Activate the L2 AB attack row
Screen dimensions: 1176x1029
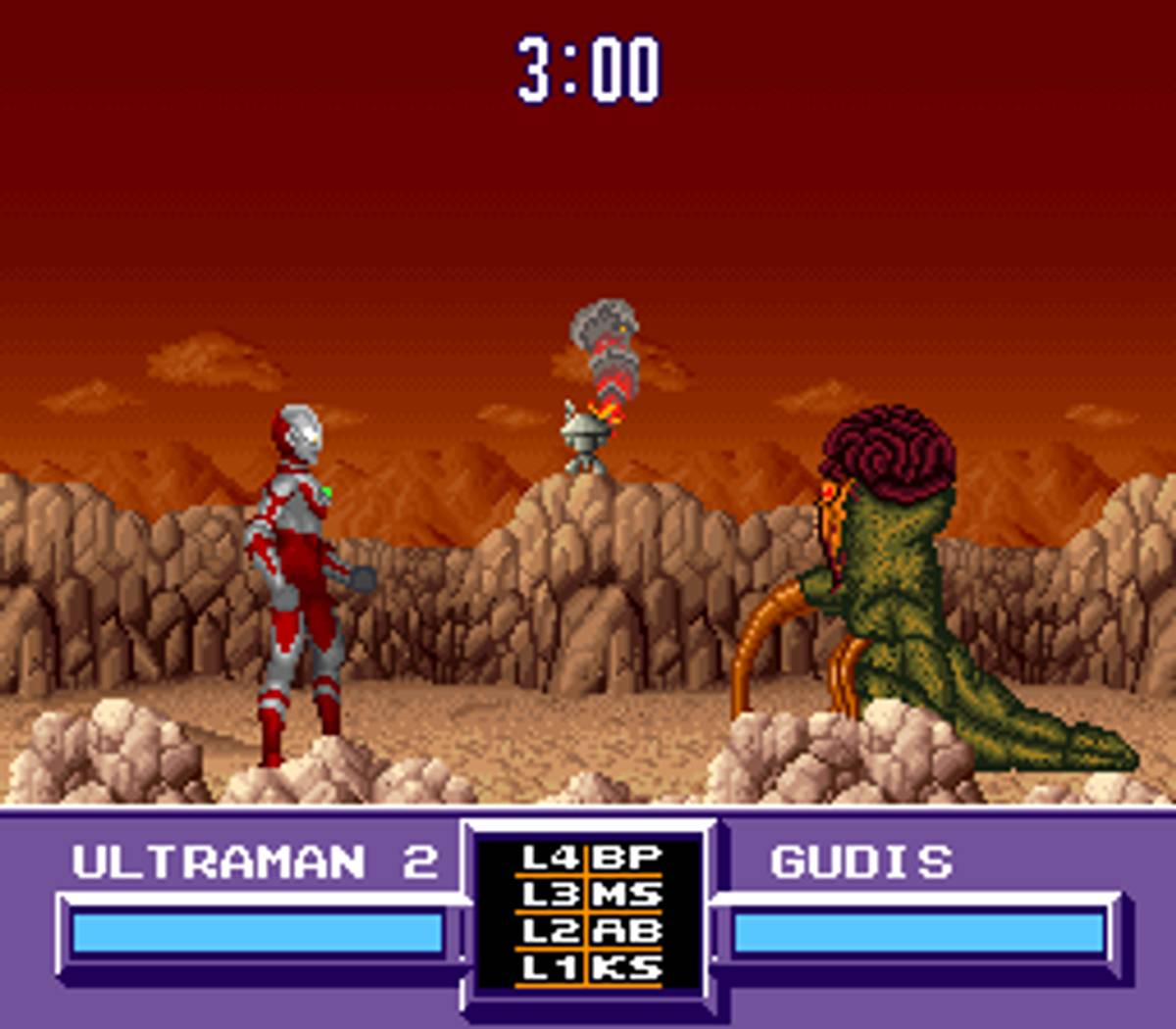(x=590, y=931)
